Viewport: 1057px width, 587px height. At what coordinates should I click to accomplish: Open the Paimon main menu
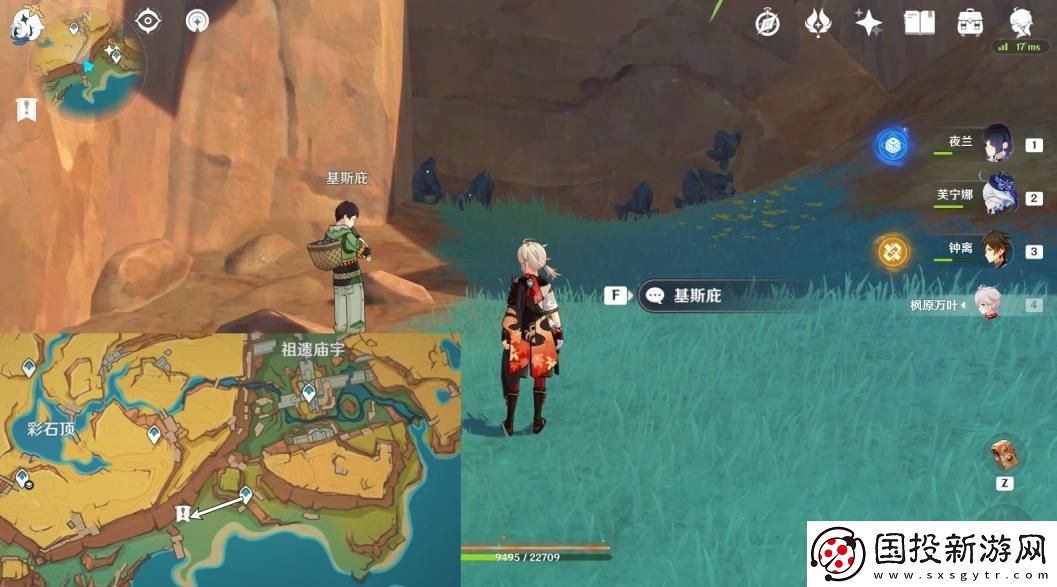pos(22,26)
